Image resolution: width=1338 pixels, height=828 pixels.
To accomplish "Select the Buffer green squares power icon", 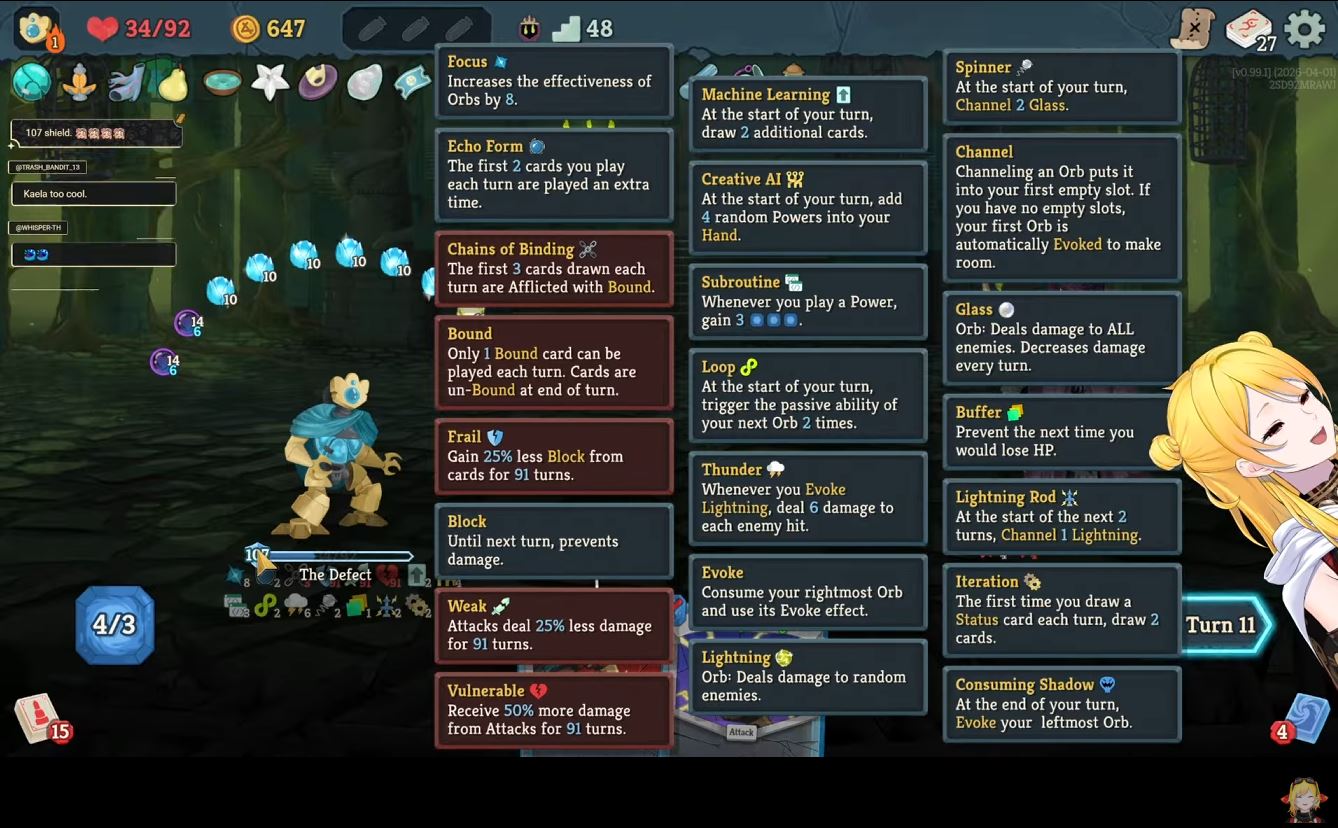I will [356, 605].
